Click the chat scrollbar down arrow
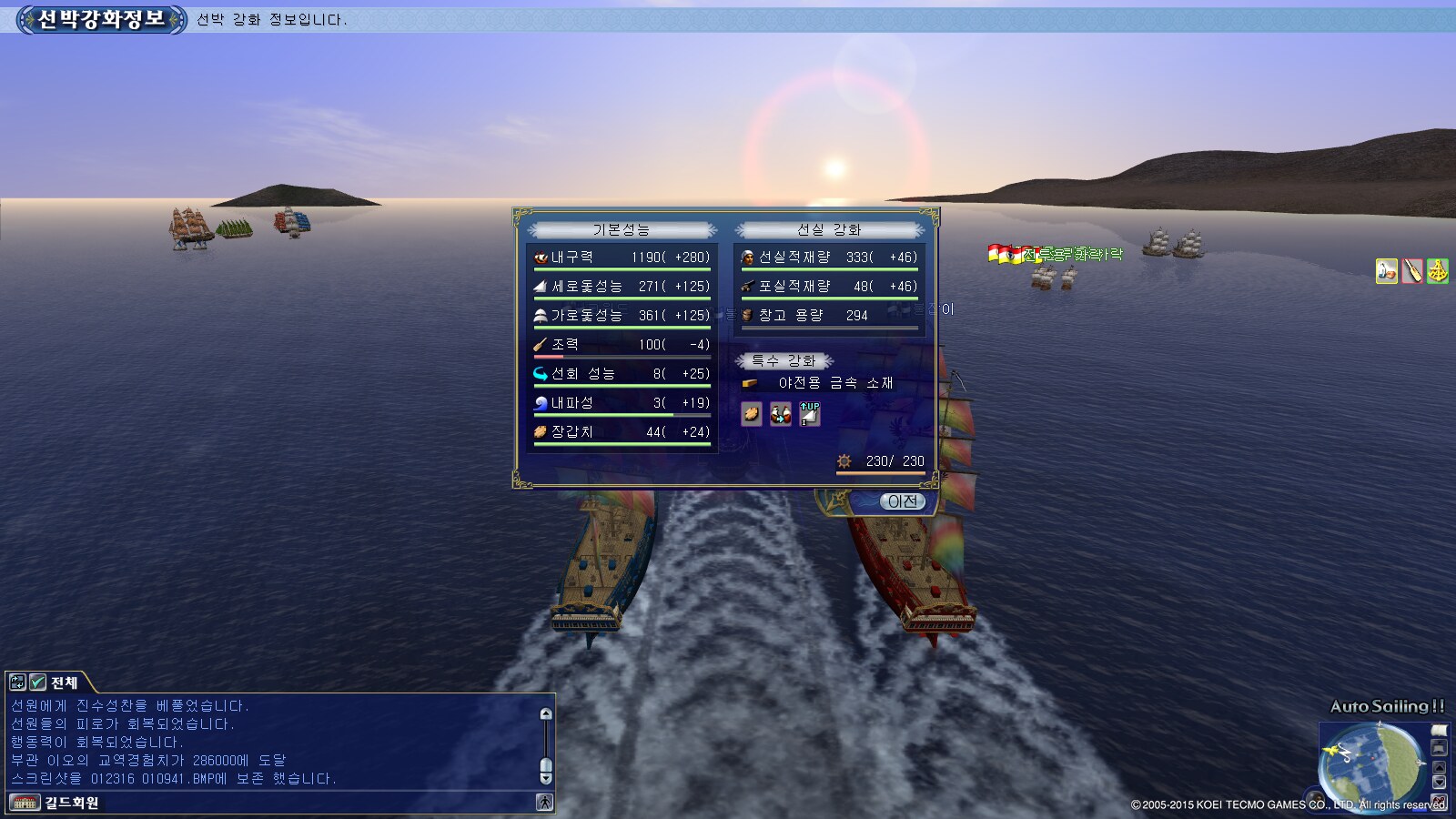Screen dimensions: 1456x819 coord(546,778)
